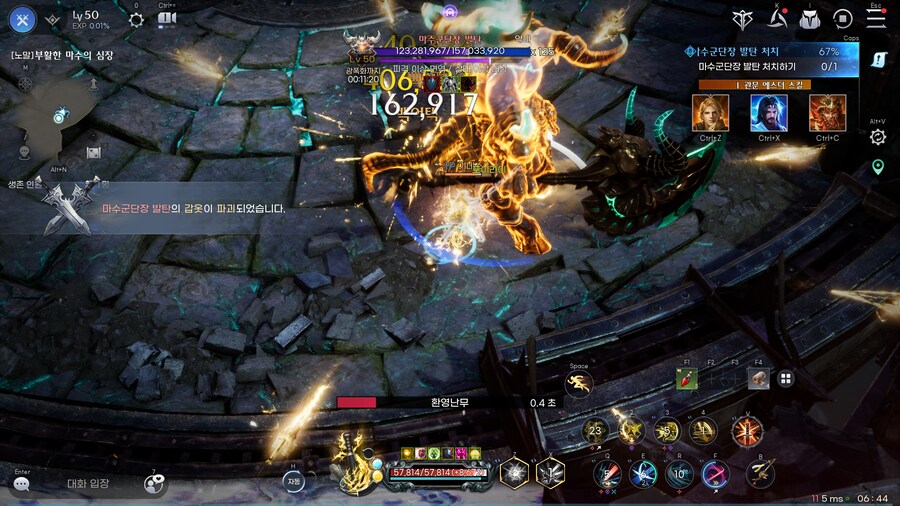Open the quest scroll icon
The image size is (900, 506).
point(878,59)
